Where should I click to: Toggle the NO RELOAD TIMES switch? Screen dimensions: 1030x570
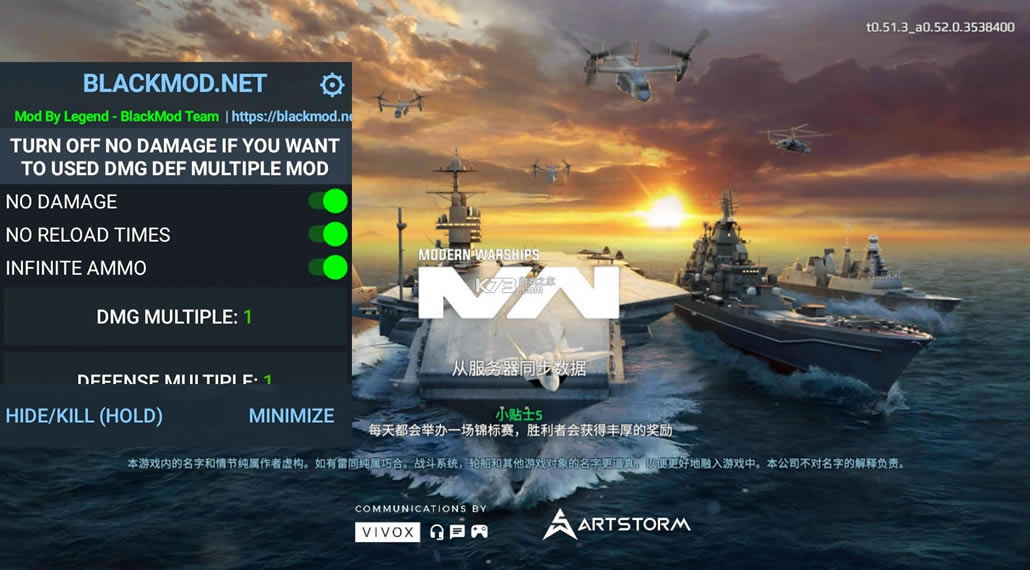tap(328, 234)
